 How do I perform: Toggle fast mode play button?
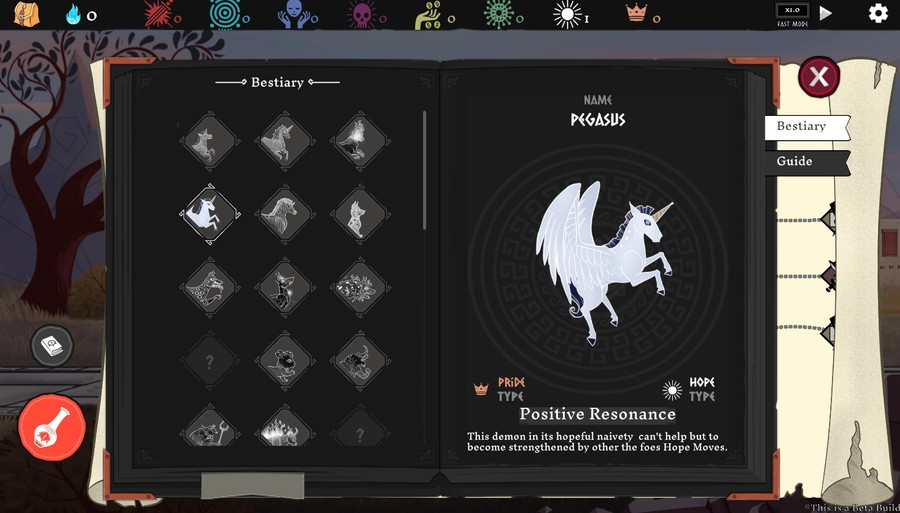coord(826,13)
